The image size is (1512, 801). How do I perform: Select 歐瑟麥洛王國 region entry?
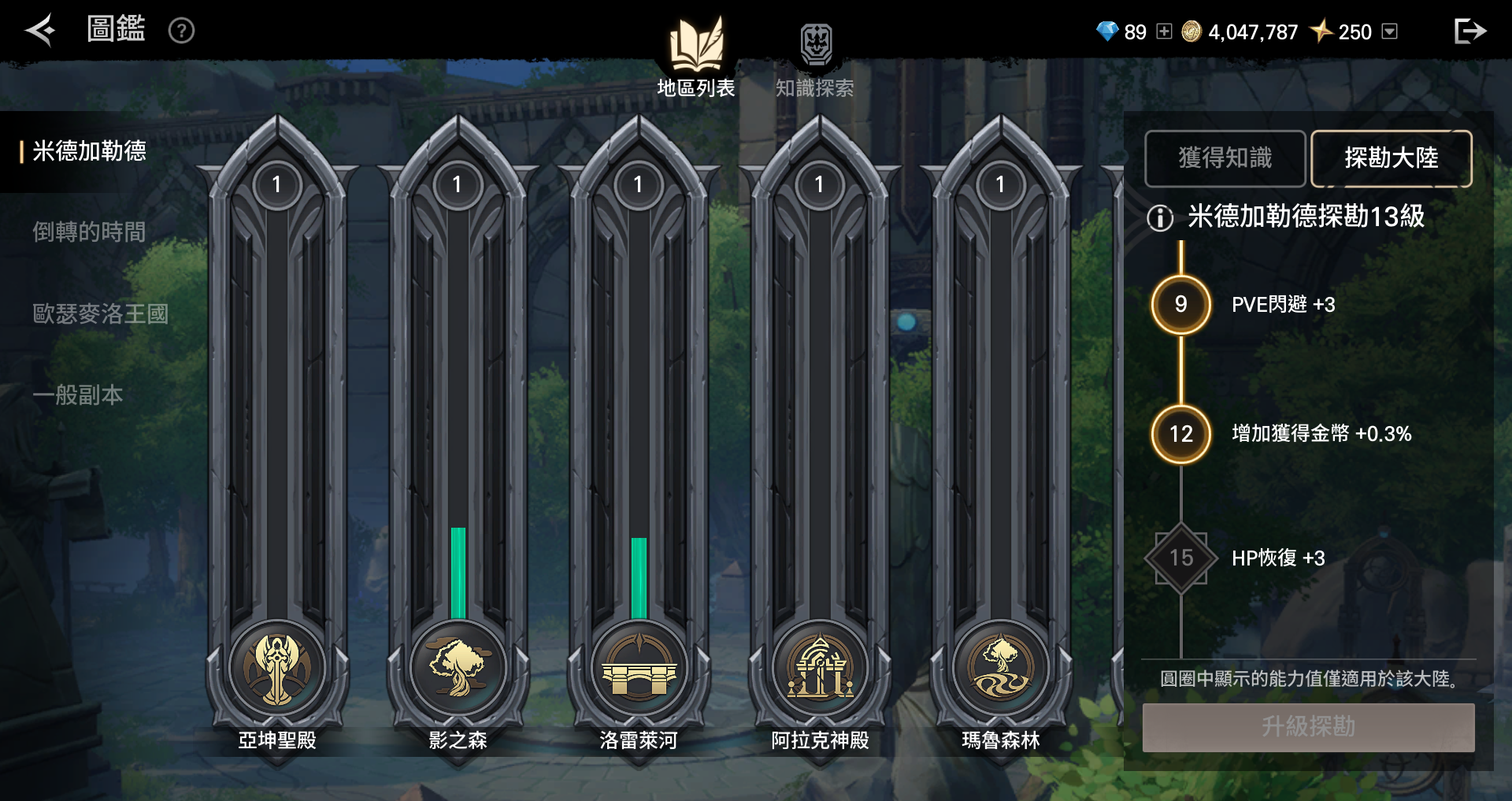(x=100, y=314)
